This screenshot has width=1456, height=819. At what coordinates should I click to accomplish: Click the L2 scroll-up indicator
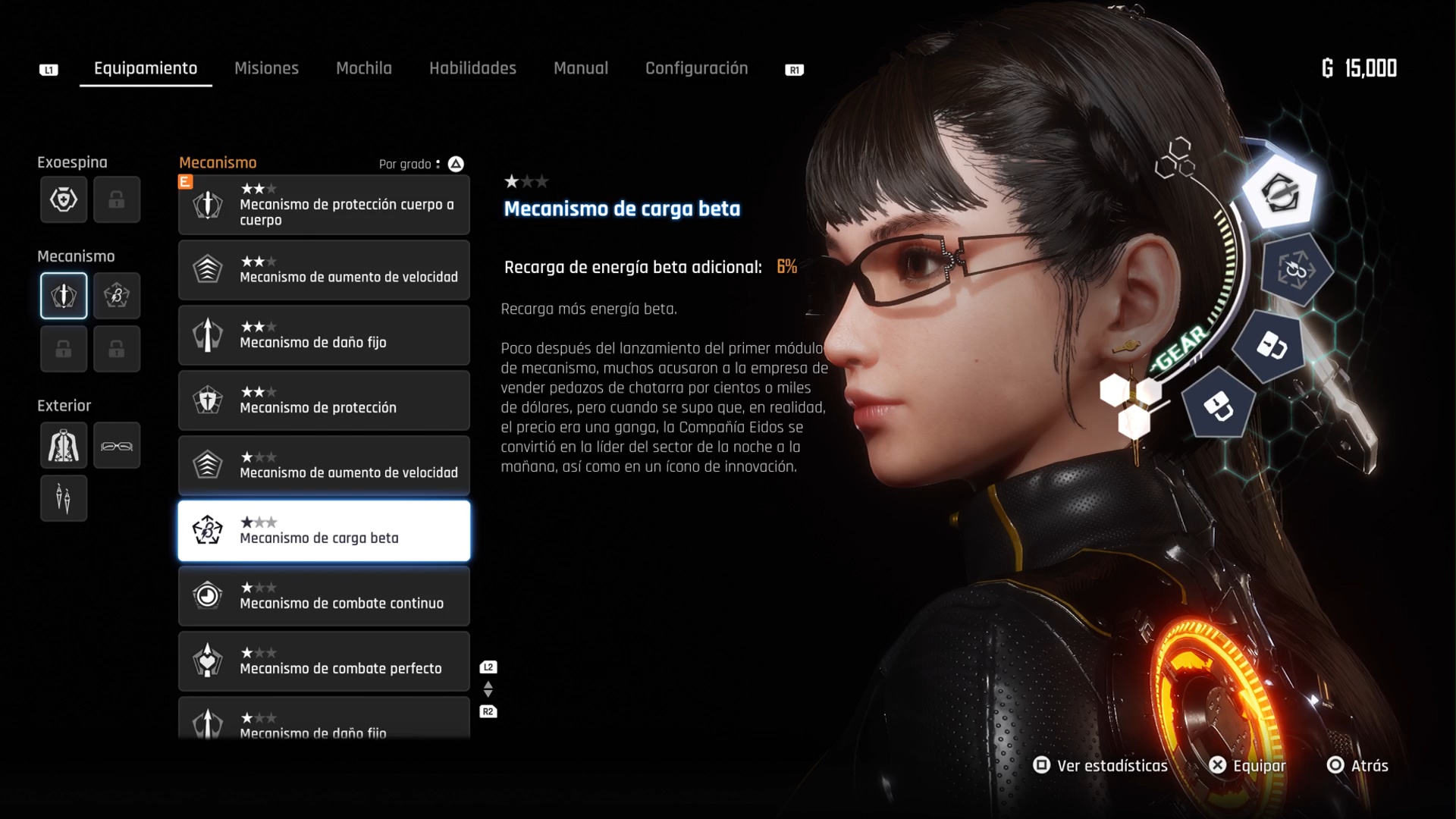pyautogui.click(x=488, y=667)
